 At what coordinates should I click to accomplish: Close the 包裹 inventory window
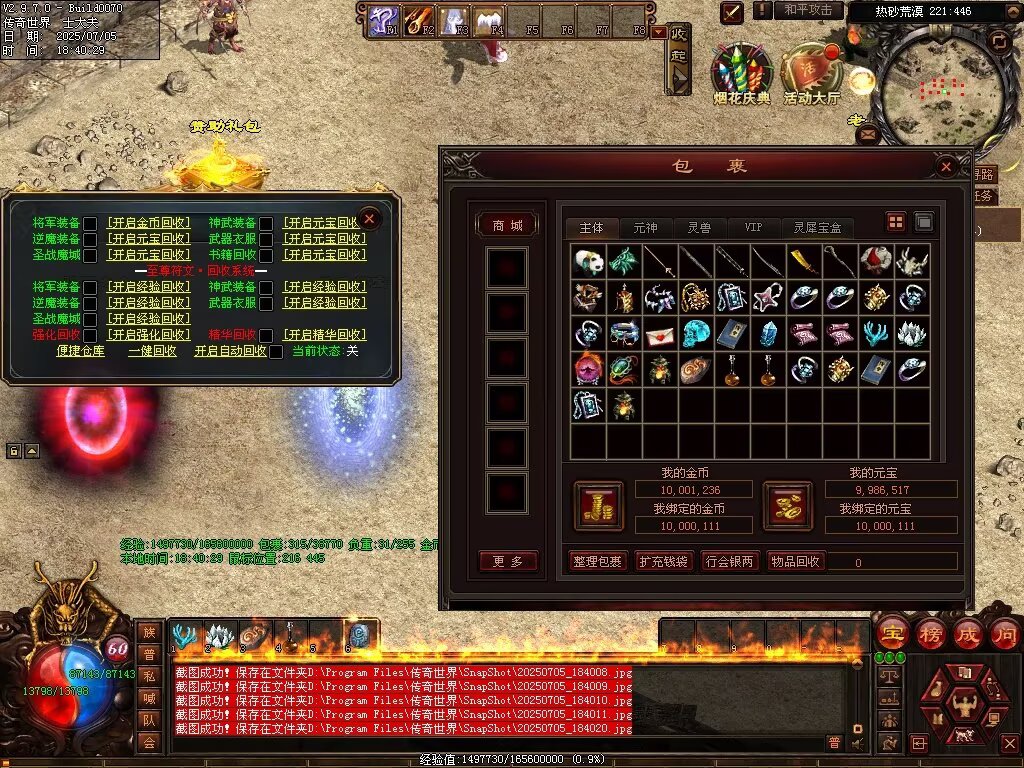click(x=945, y=167)
